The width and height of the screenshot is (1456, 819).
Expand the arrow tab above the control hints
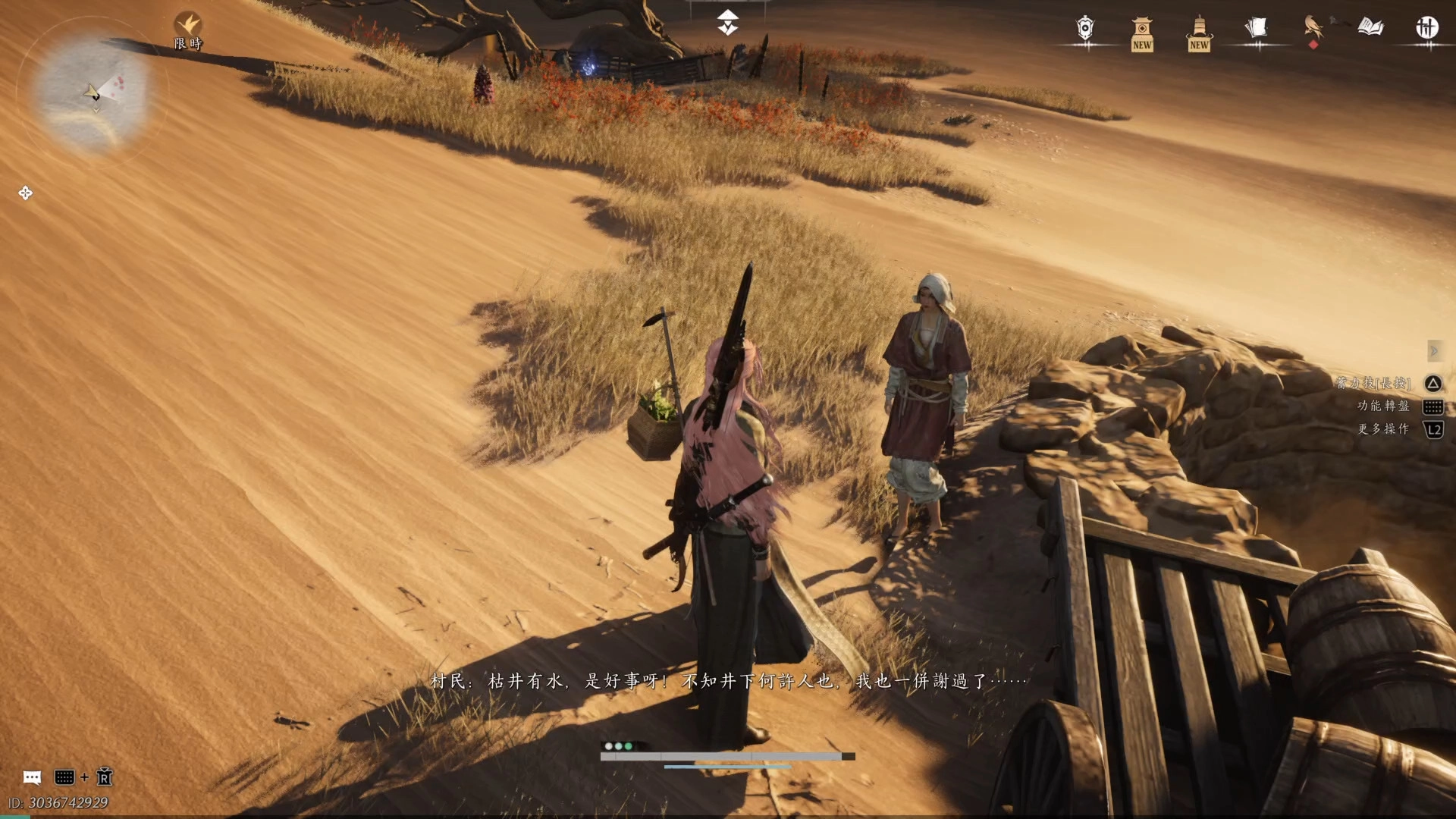[x=1433, y=350]
